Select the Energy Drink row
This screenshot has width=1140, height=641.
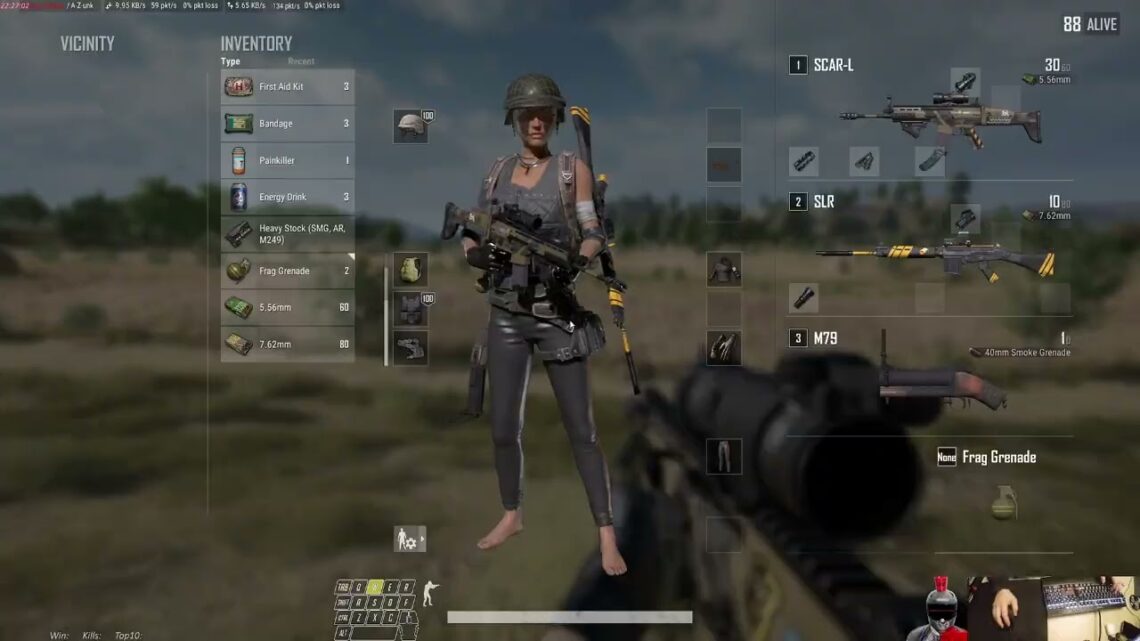[287, 197]
